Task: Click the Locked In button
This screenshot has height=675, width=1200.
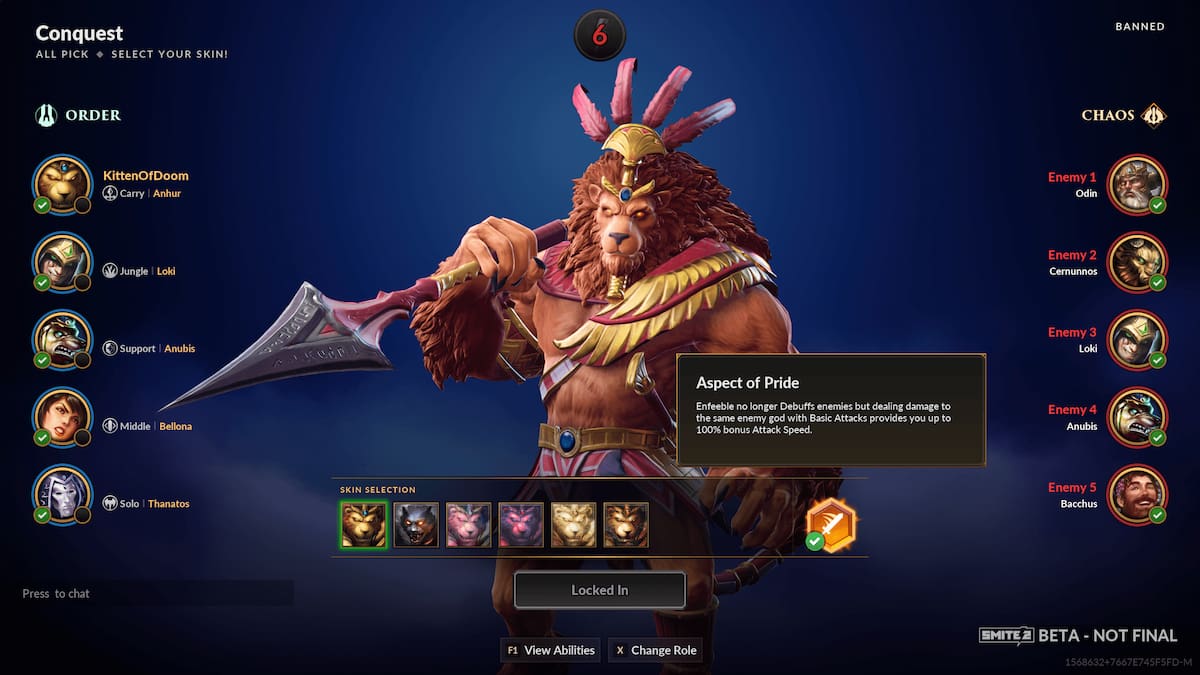Action: tap(599, 590)
